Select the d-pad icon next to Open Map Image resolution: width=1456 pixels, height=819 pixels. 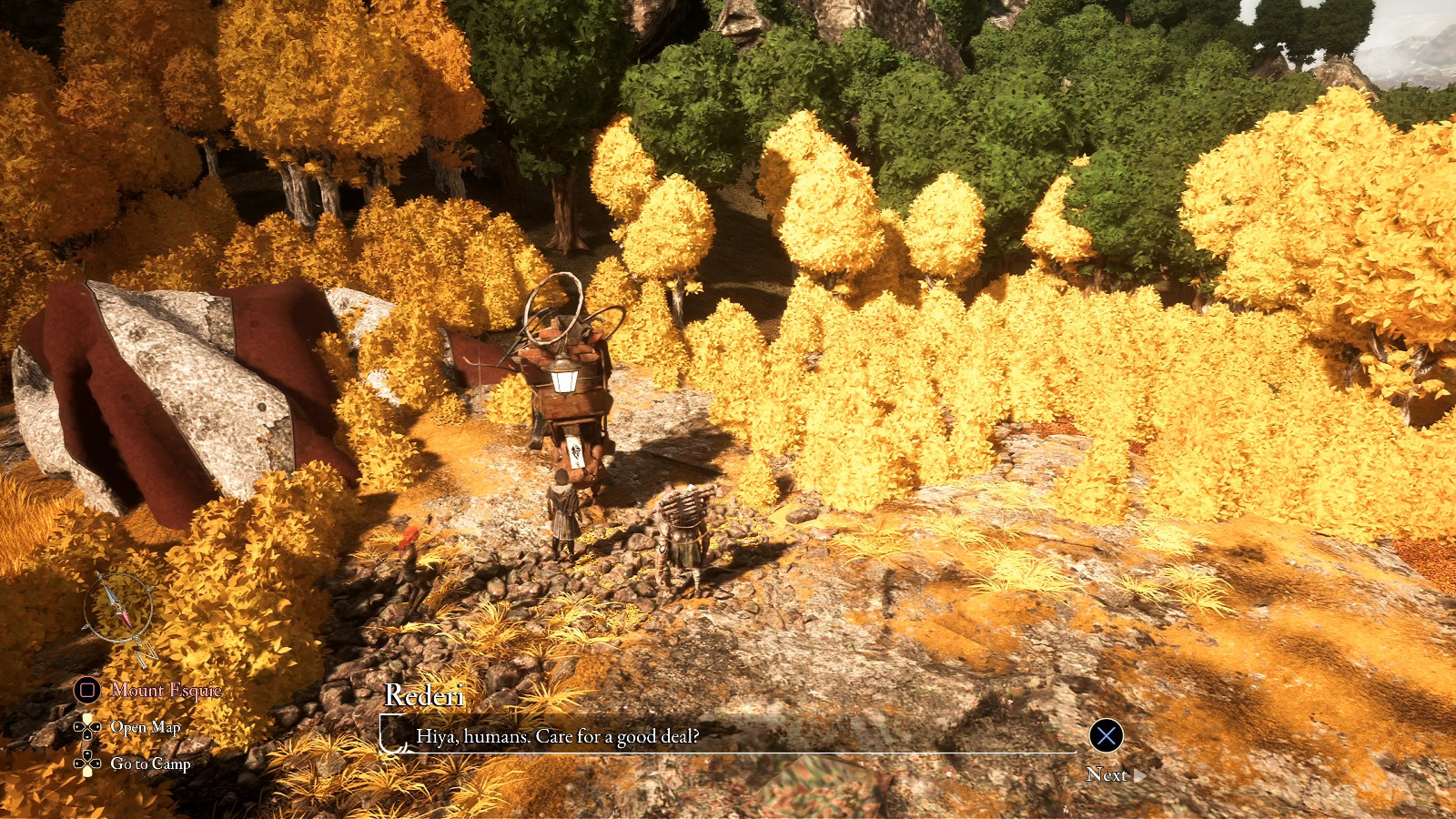click(x=87, y=727)
